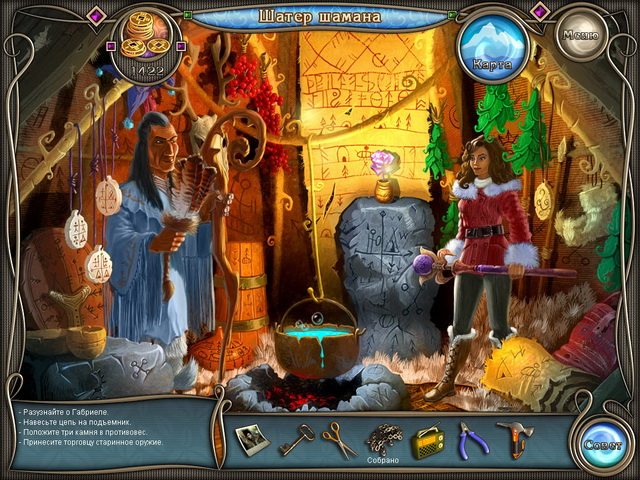Pick the old key from inventory
Viewport: 640px width, 480px height.
296,439
